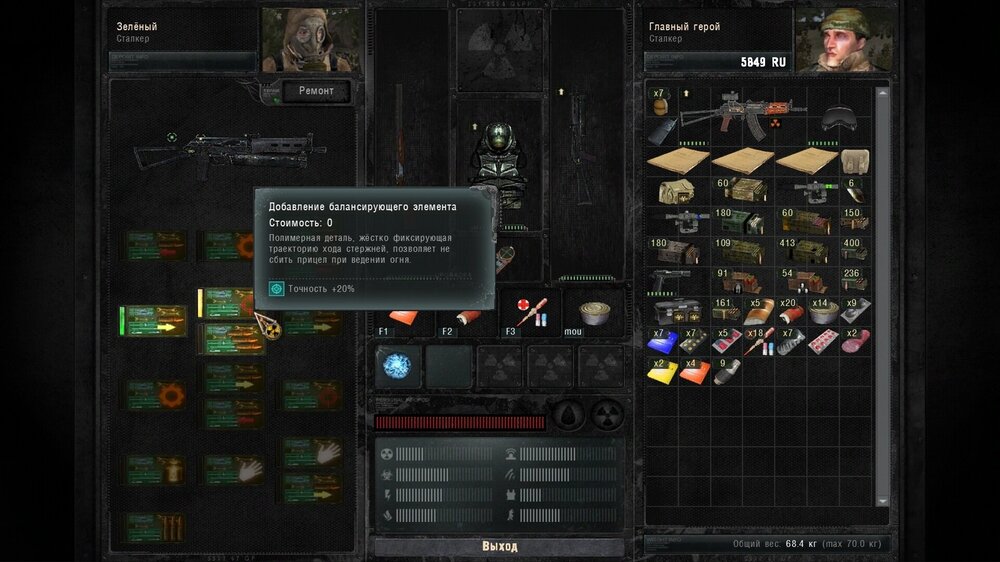Choose the installed upgrade with yellow arrow
1000x562 pixels.
tap(154, 321)
